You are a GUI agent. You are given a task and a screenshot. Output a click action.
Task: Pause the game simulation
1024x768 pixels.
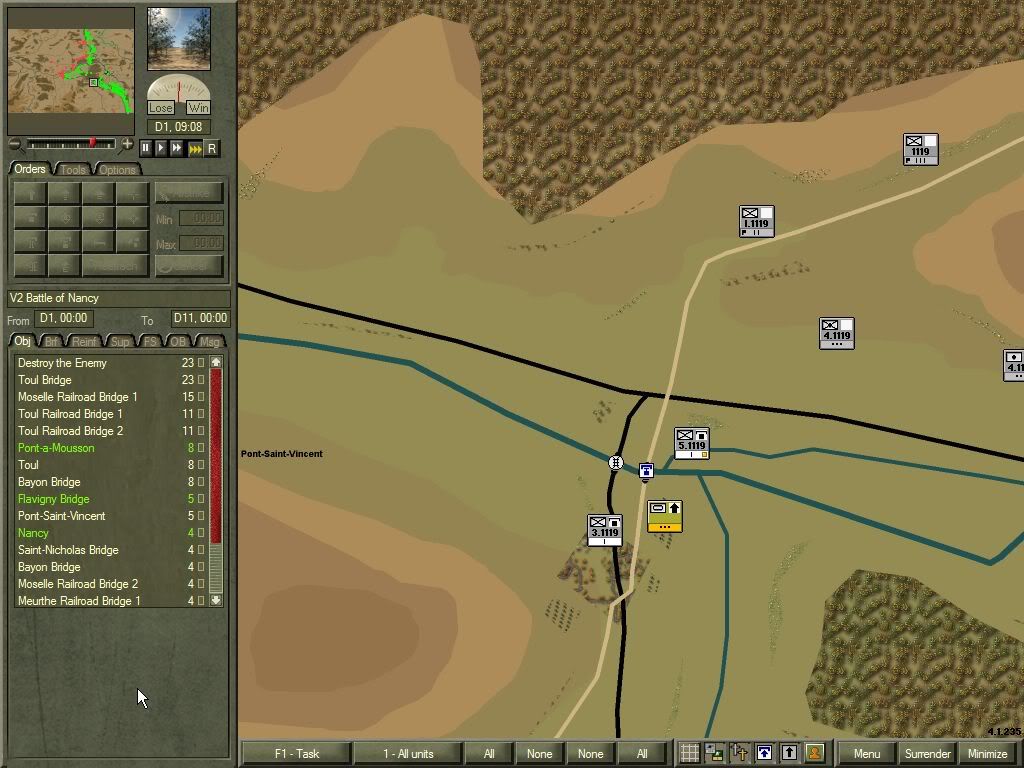tap(145, 148)
